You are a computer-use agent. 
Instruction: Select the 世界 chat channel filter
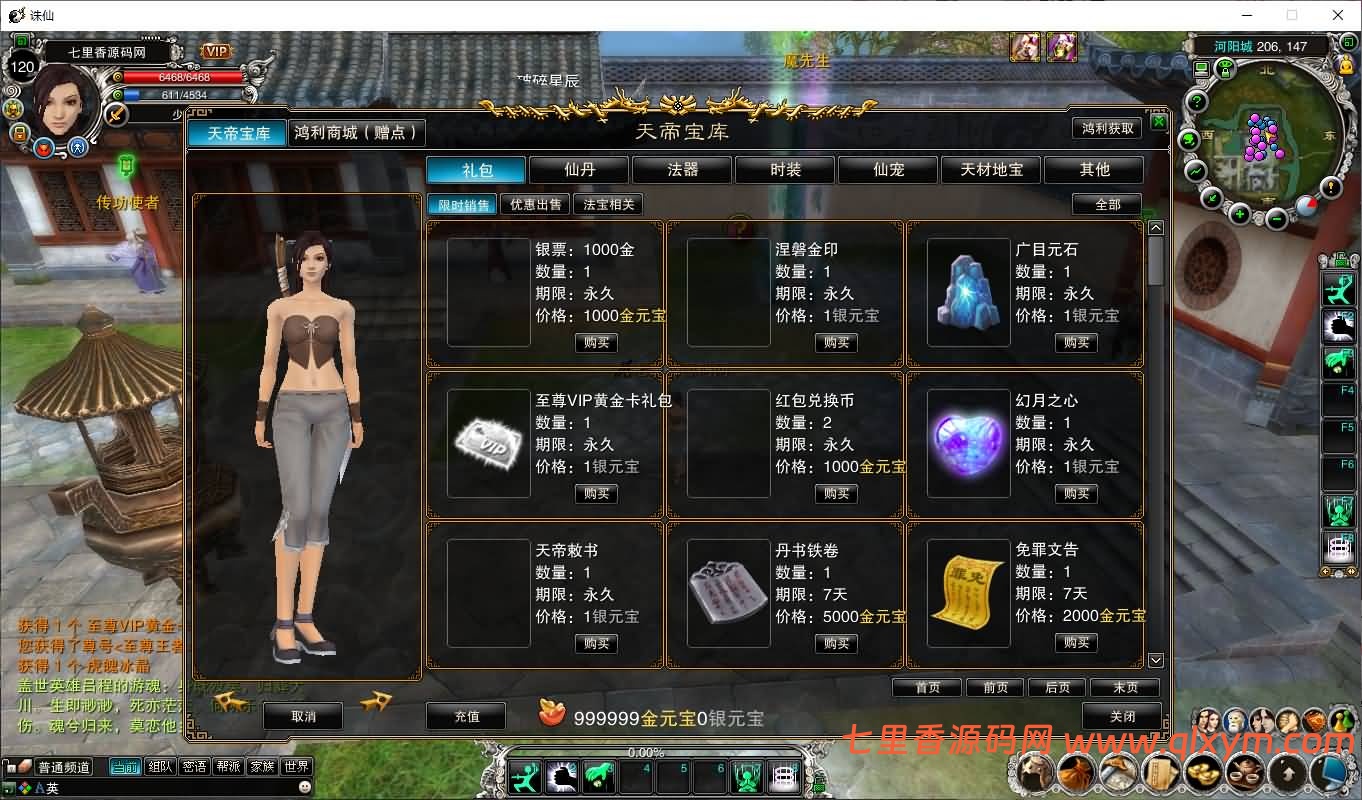pos(297,766)
